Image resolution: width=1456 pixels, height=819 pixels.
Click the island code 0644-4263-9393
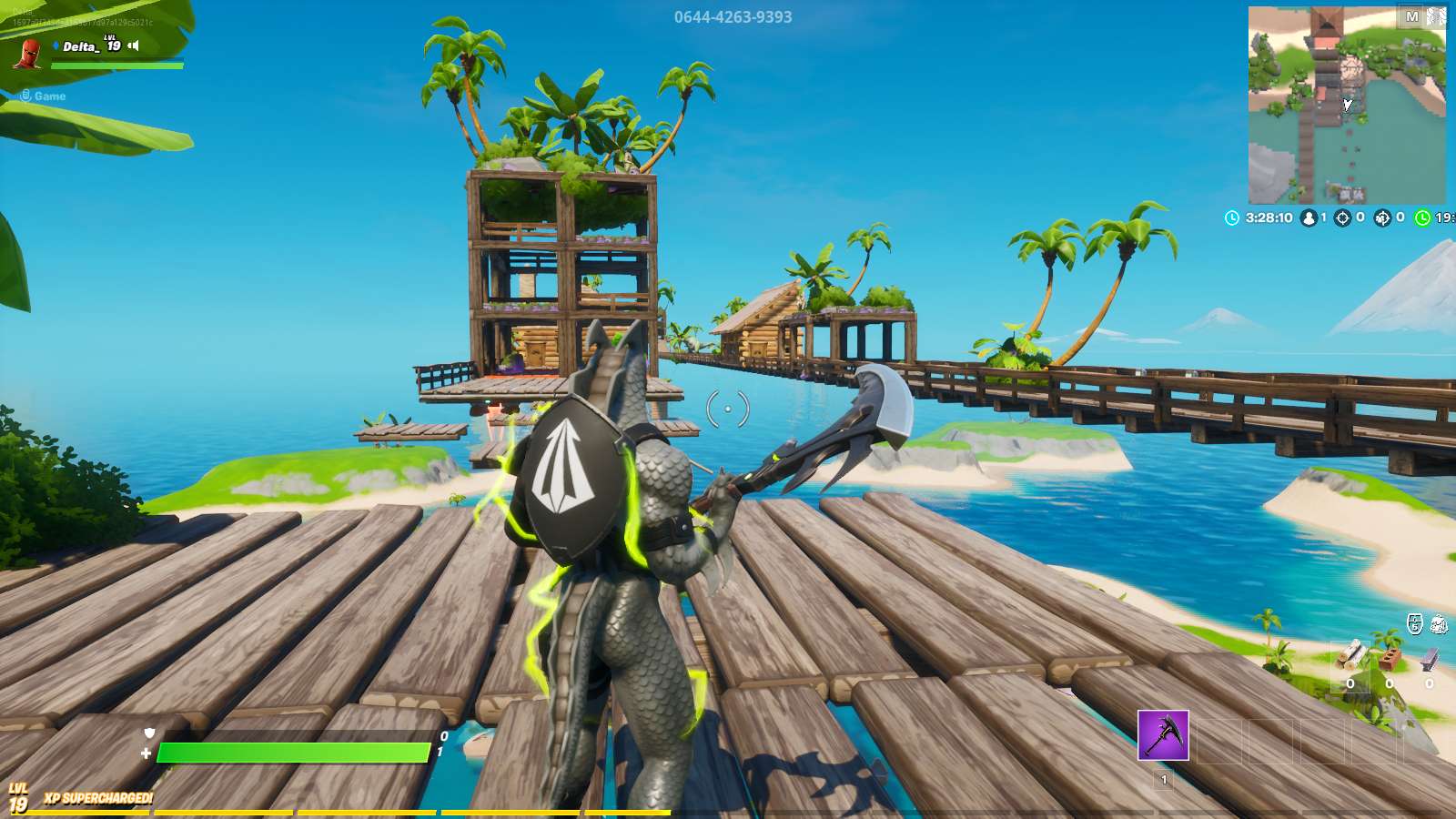point(734,15)
